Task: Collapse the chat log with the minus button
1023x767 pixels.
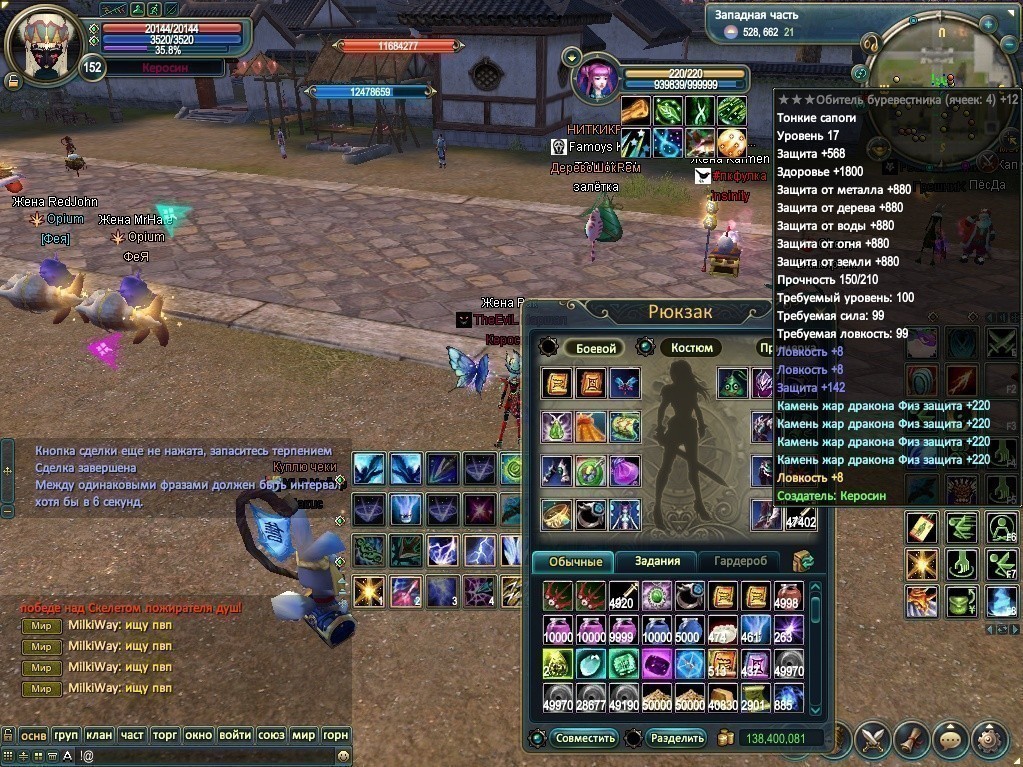Action: pyautogui.click(x=7, y=510)
